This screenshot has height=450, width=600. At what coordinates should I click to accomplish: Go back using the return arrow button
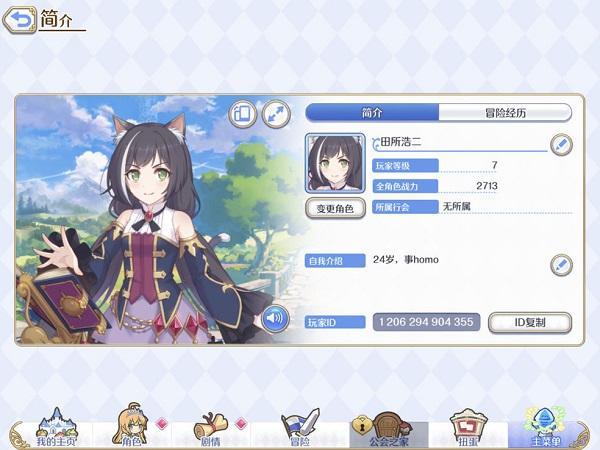[20, 19]
